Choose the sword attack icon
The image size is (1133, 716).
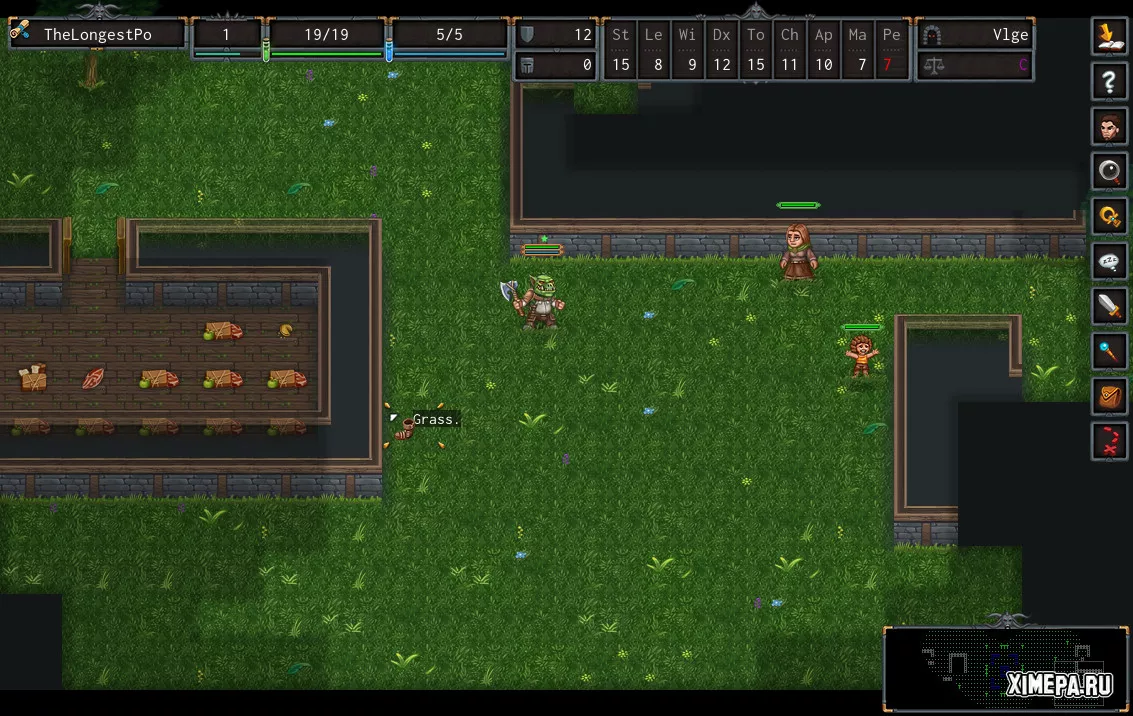point(1109,306)
